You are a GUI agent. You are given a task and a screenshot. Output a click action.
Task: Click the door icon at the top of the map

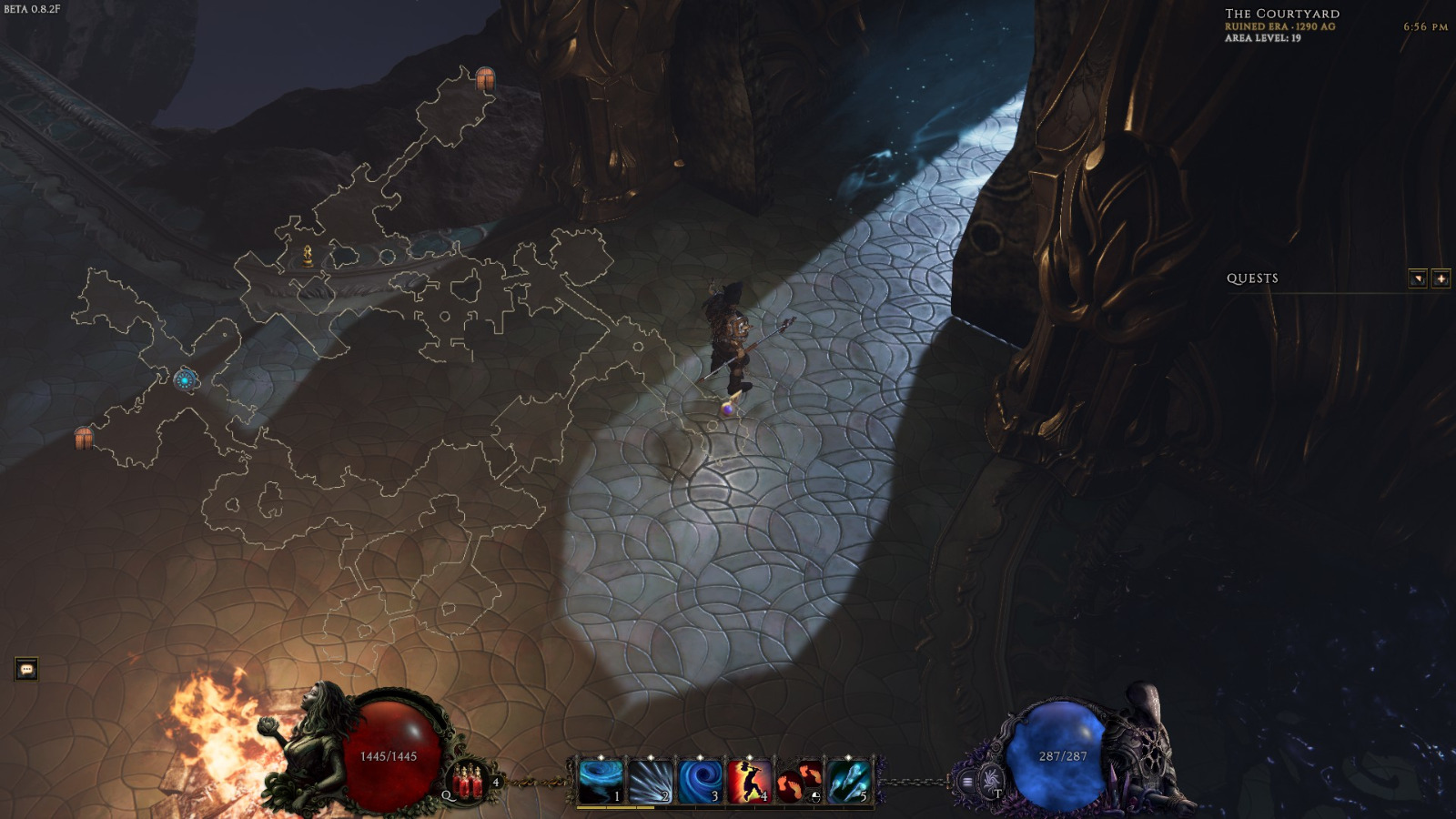(483, 79)
